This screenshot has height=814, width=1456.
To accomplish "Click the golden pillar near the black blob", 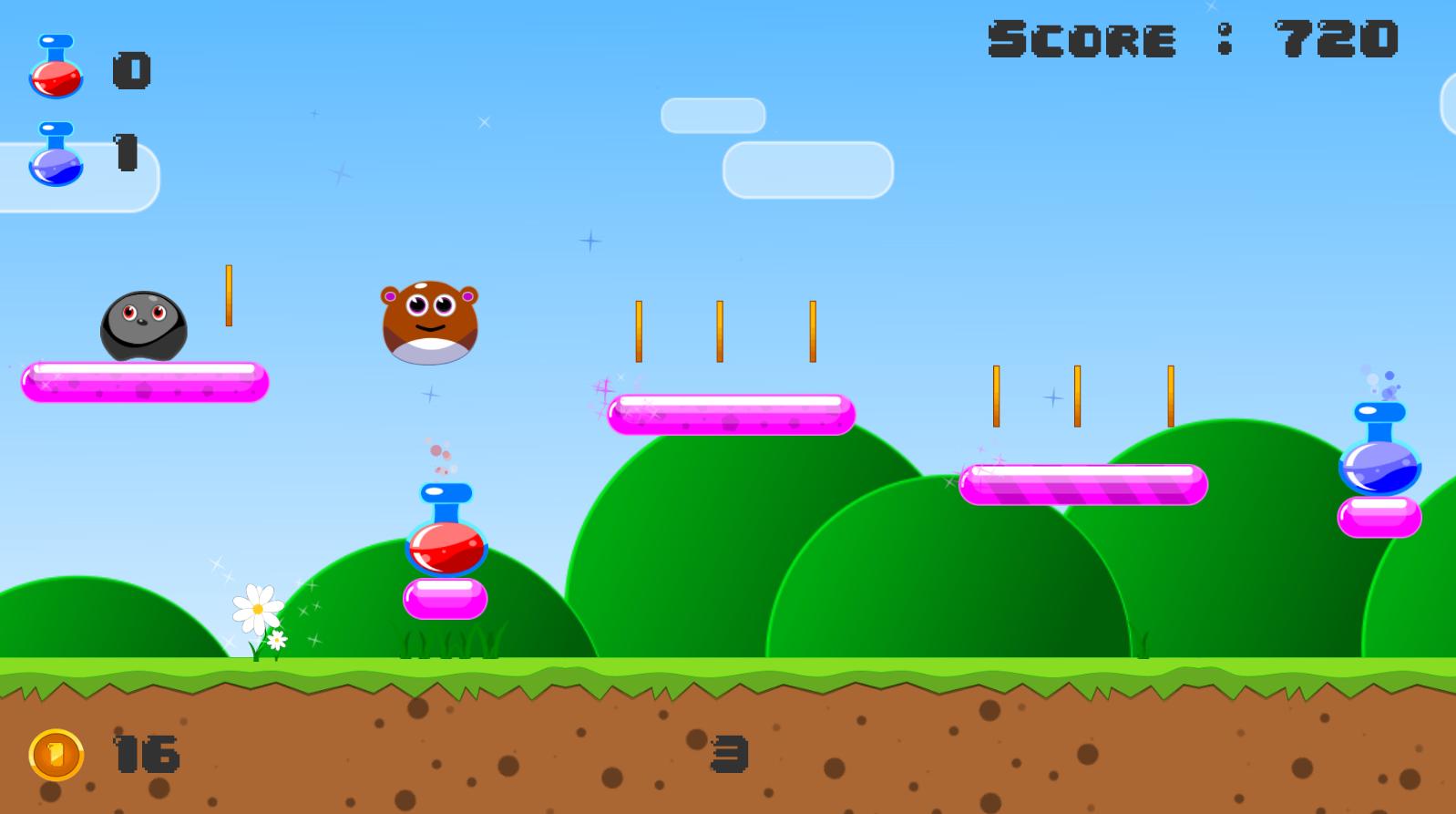I will [x=230, y=294].
